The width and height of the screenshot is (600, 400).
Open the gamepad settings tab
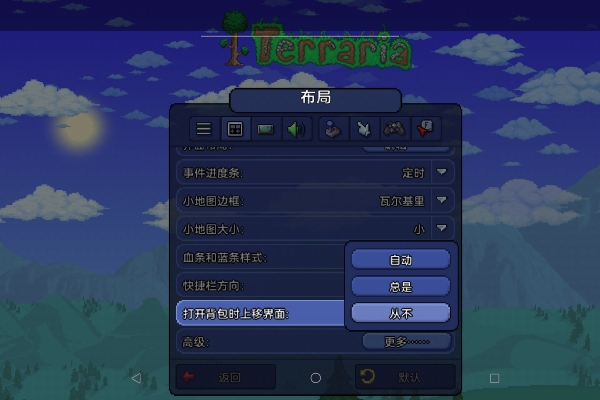click(394, 129)
